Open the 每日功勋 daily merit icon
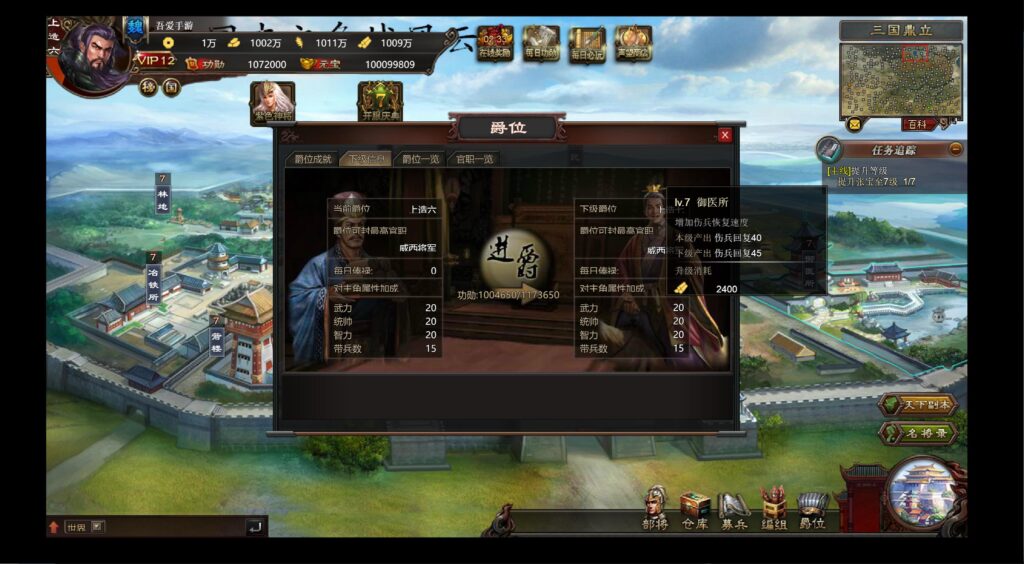 (541, 44)
